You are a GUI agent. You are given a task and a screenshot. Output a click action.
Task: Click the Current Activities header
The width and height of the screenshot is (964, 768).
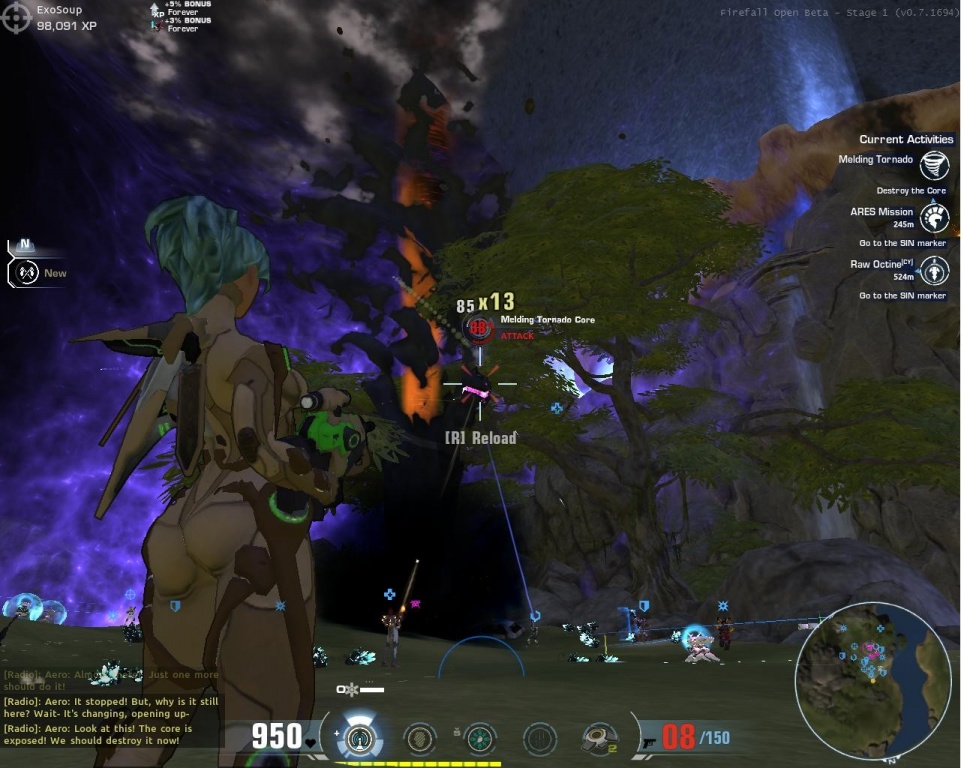907,140
